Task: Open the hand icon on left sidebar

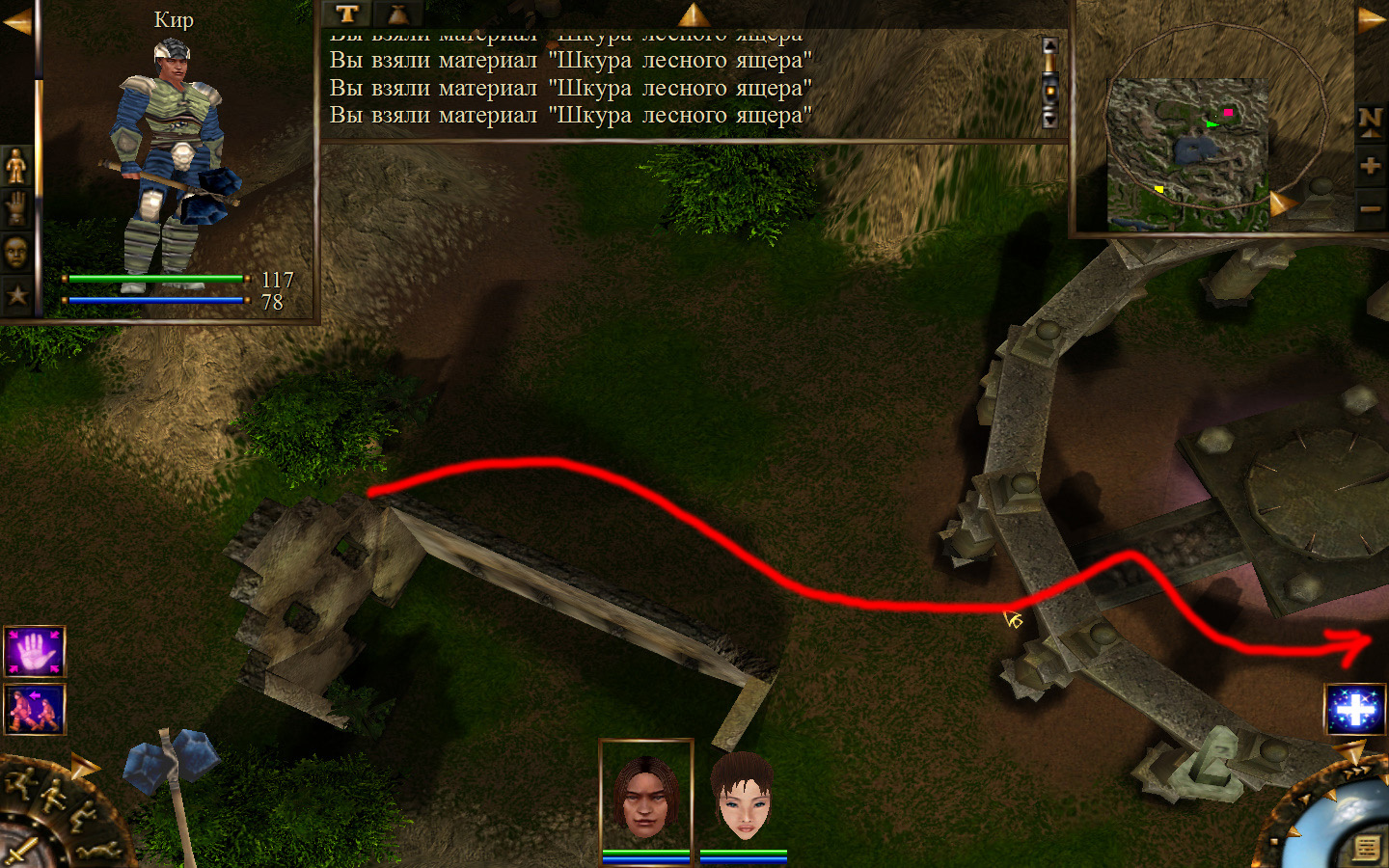Action: 16,208
